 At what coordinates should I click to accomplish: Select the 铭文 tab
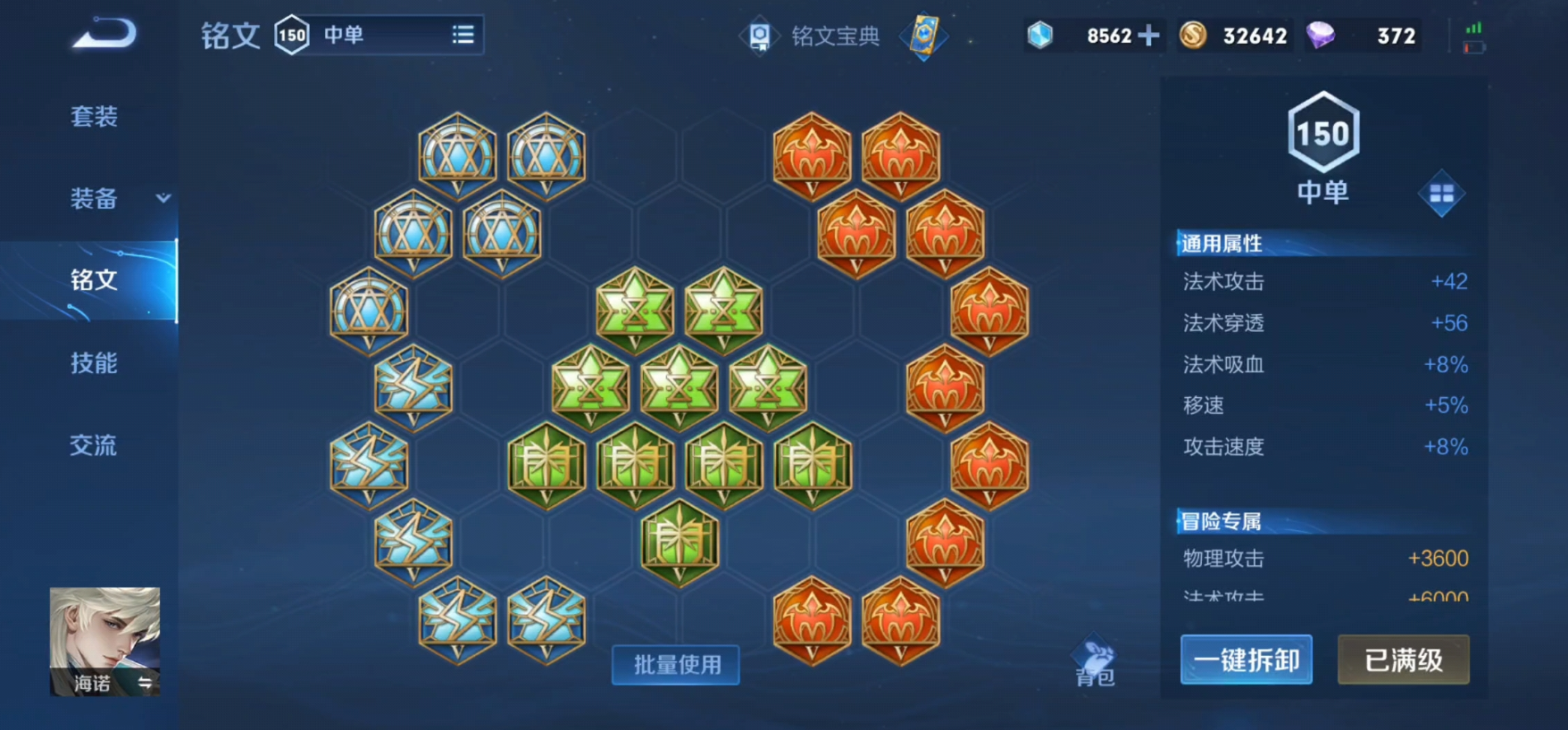[x=94, y=280]
